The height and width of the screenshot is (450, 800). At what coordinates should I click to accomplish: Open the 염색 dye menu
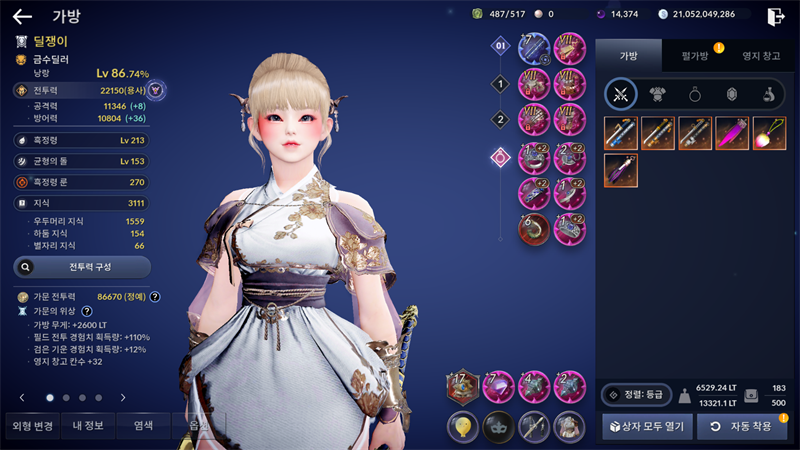tap(144, 425)
